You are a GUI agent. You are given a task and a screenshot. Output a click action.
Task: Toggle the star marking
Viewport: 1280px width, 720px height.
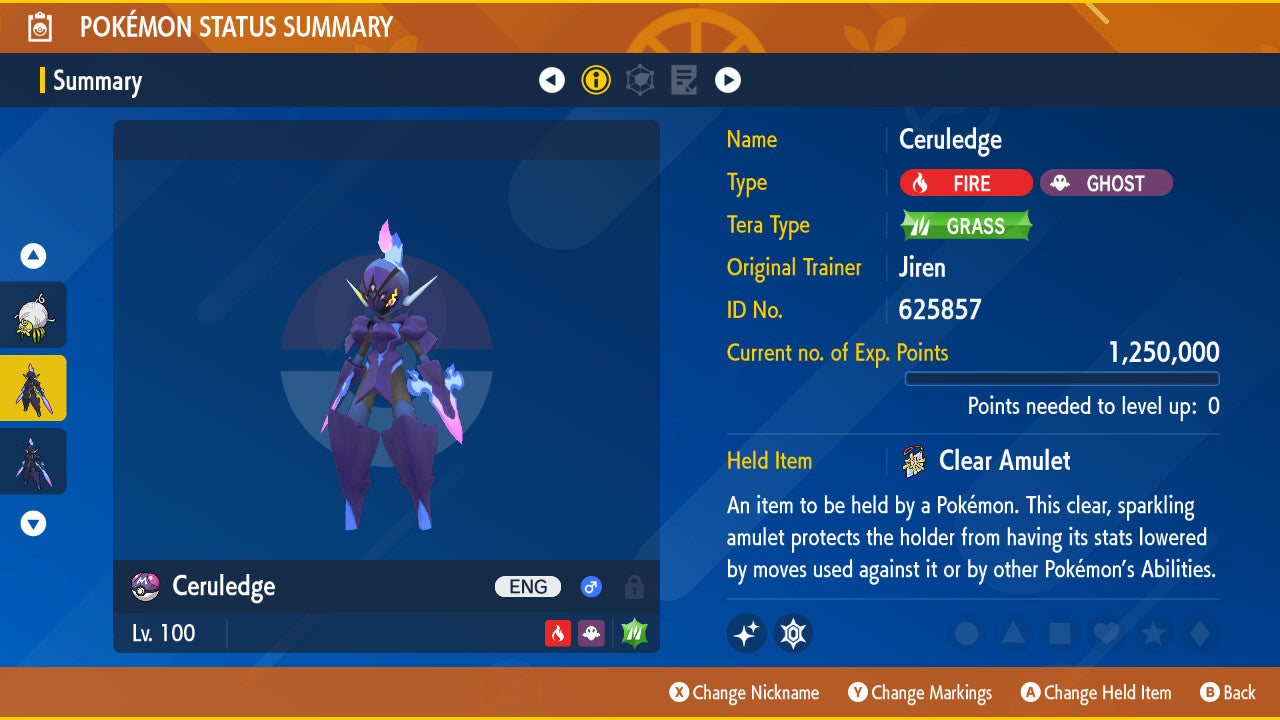click(x=1152, y=633)
